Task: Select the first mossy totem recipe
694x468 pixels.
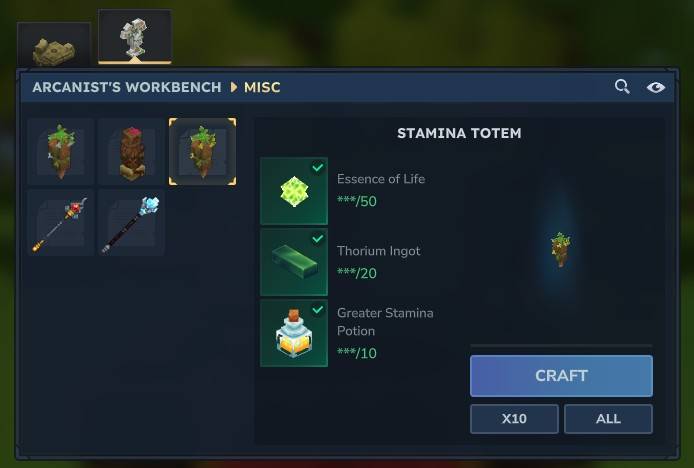Action: point(61,152)
